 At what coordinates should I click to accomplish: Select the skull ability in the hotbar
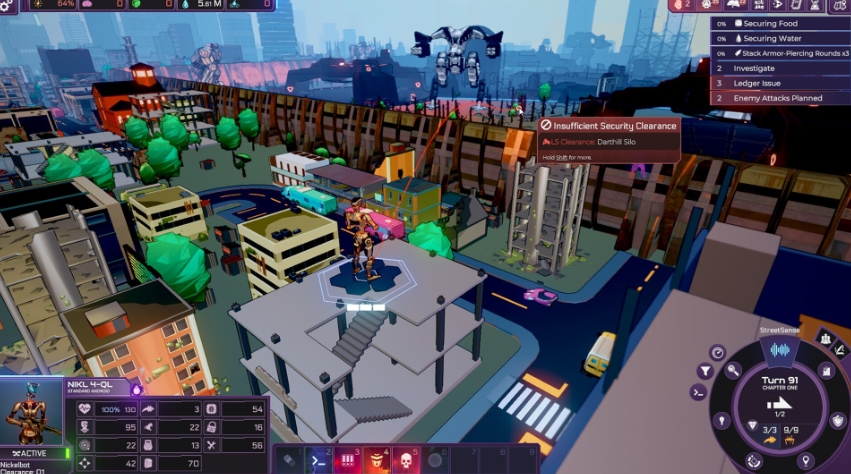click(x=407, y=460)
